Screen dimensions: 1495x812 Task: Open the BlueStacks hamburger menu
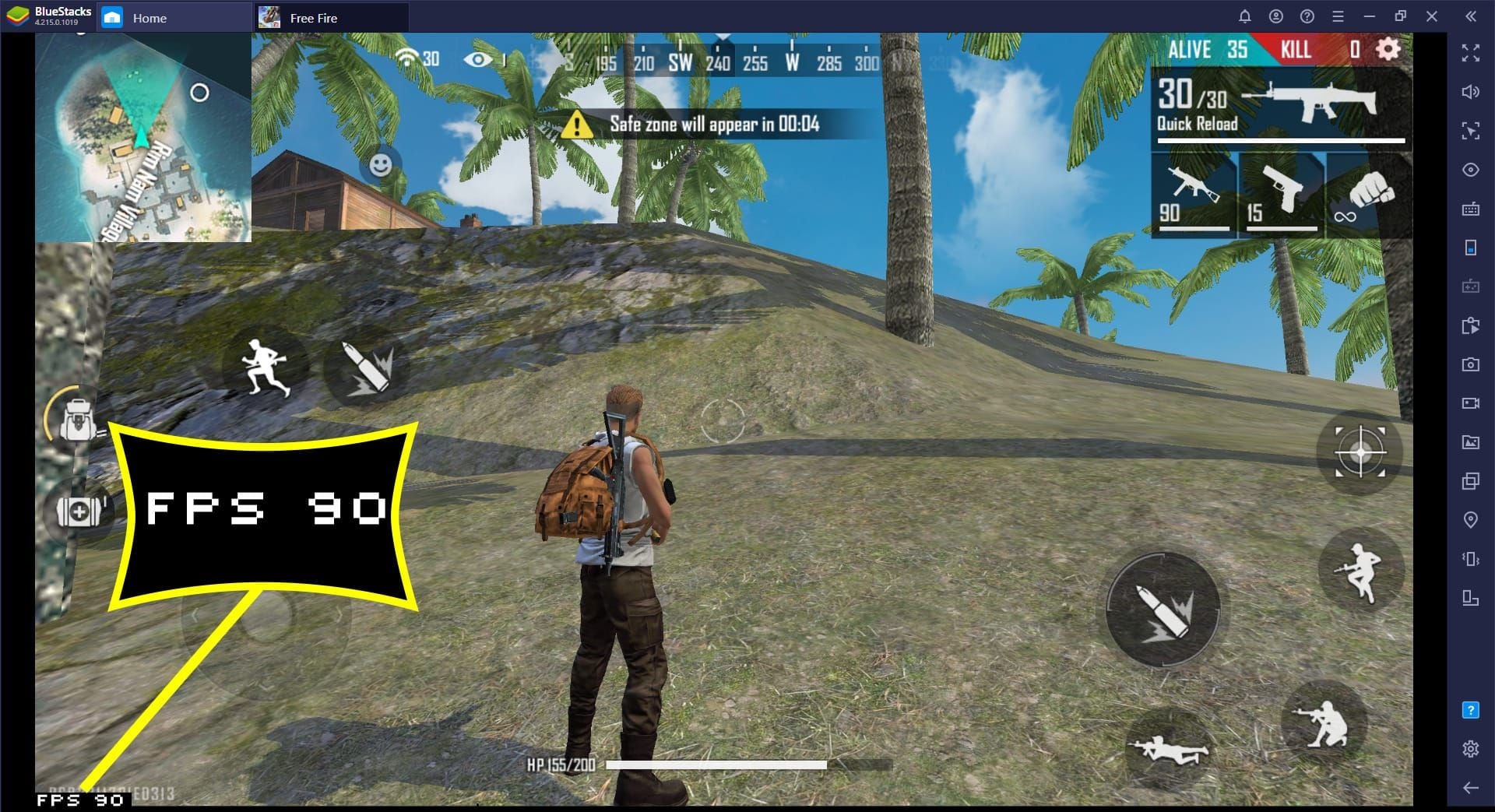pyautogui.click(x=1338, y=16)
